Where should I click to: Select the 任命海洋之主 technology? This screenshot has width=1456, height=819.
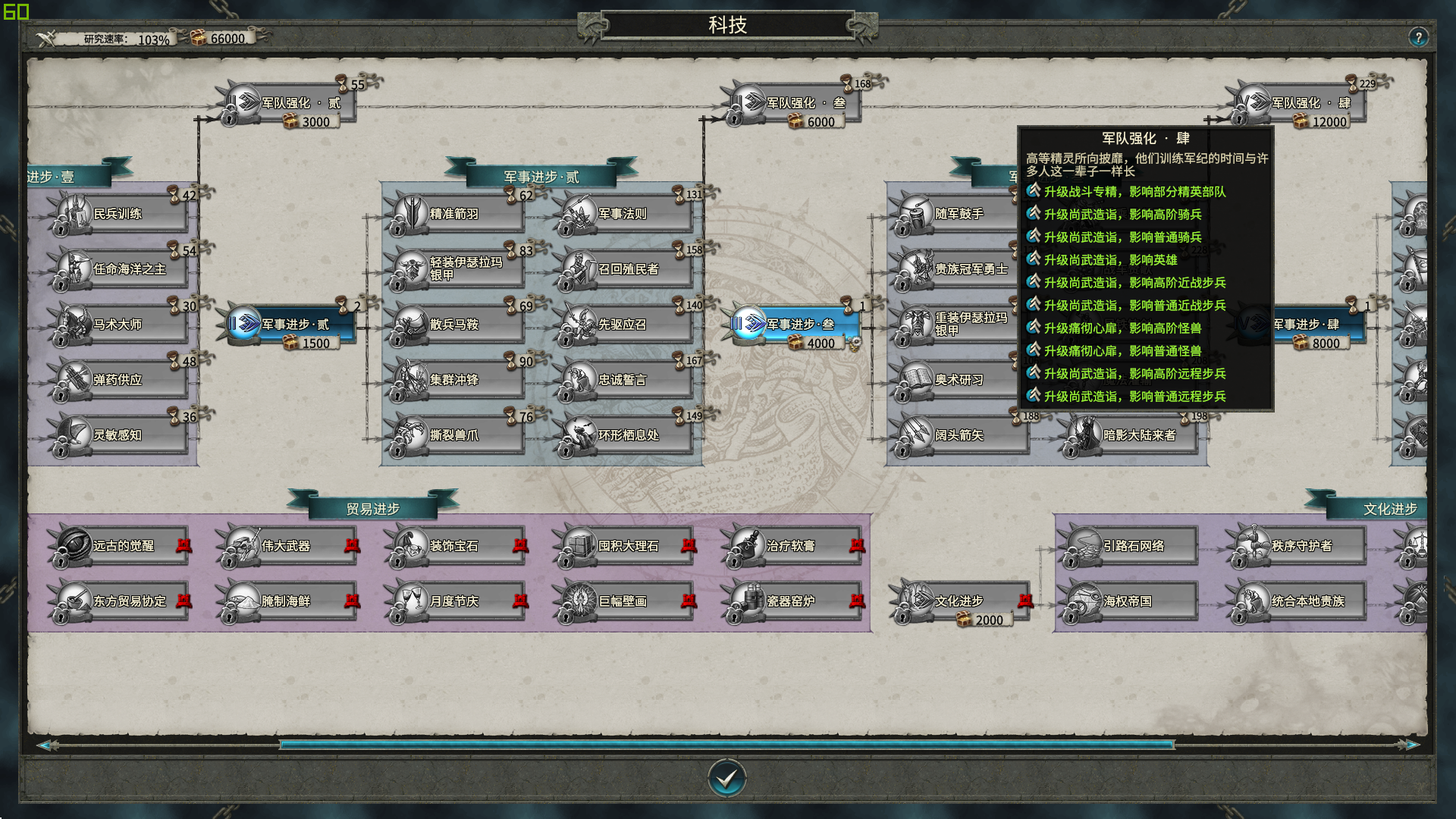point(120,269)
